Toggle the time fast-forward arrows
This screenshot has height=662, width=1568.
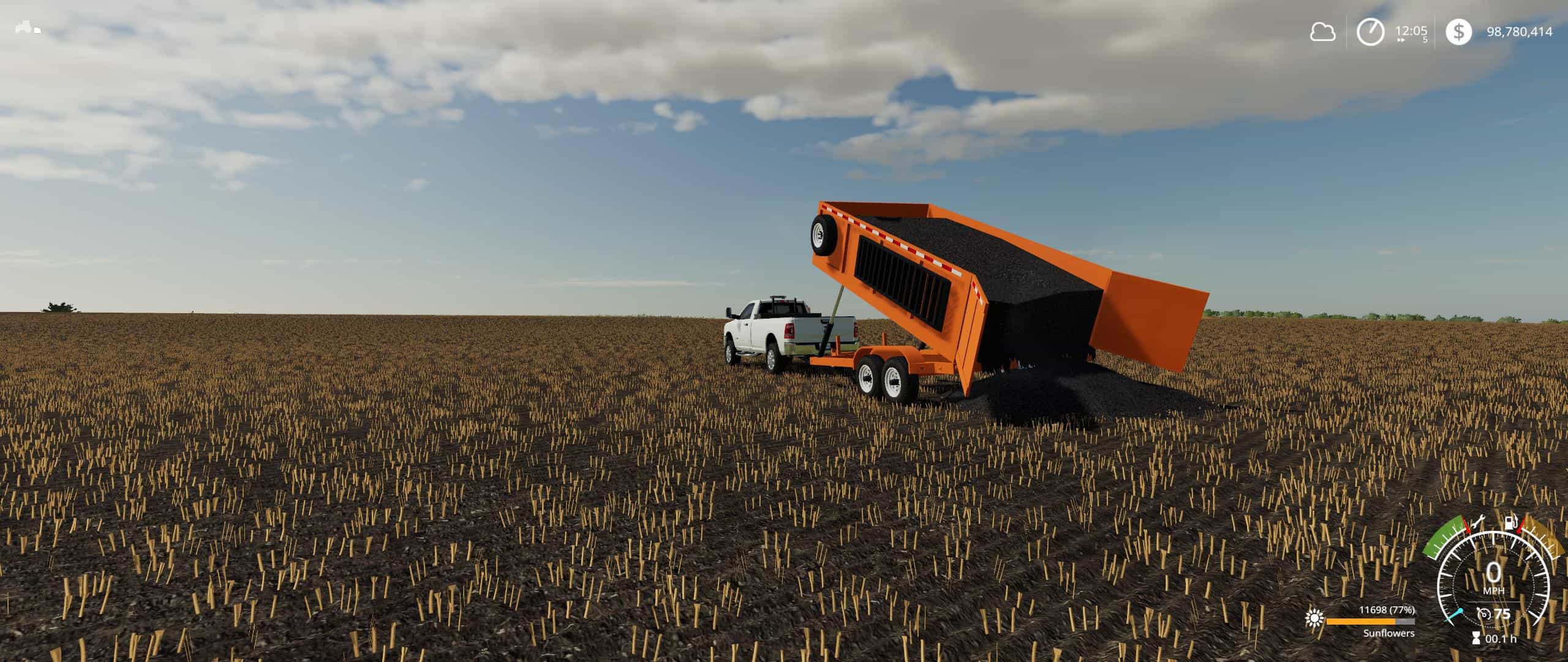pos(1401,40)
